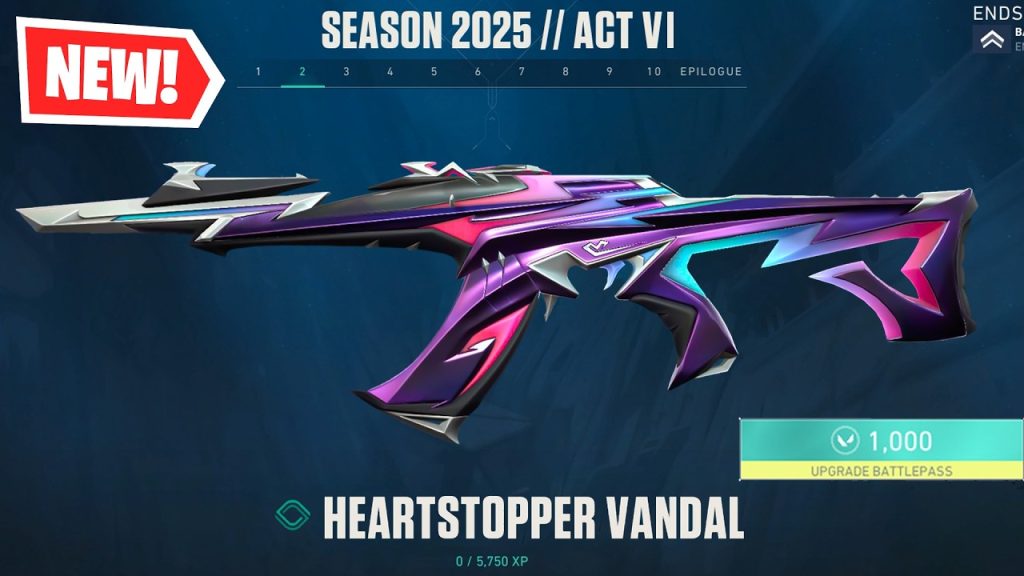Image resolution: width=1024 pixels, height=576 pixels.
Task: Switch to chapter 2 tab
Action: coord(302,72)
